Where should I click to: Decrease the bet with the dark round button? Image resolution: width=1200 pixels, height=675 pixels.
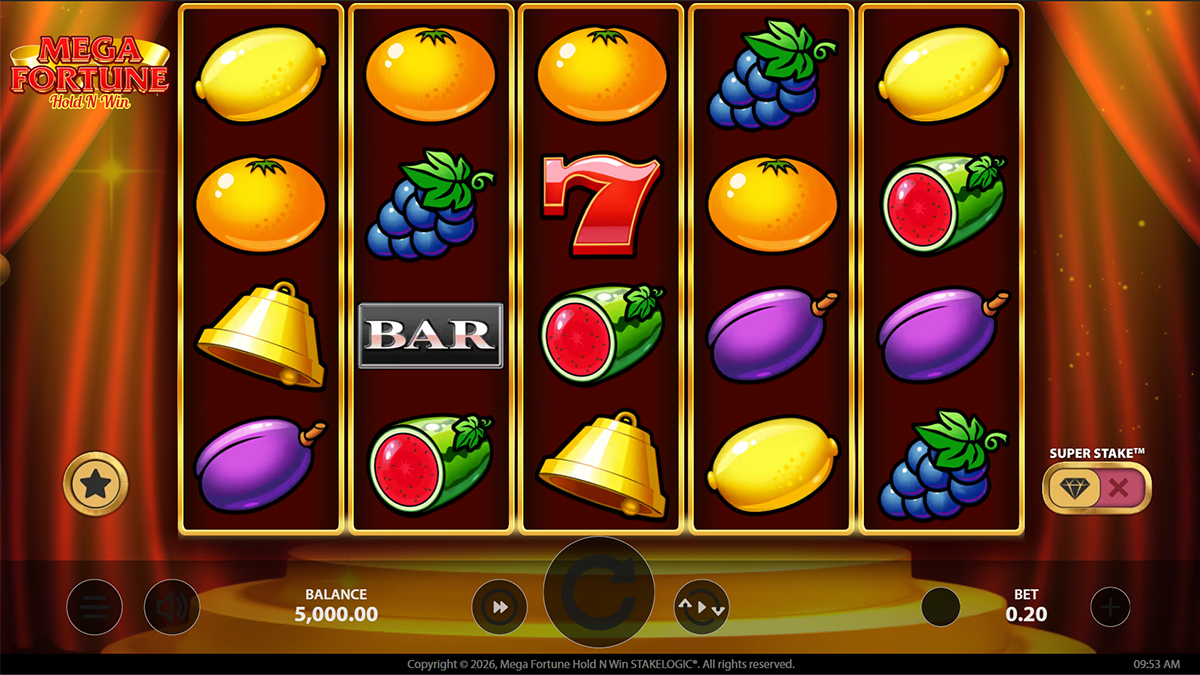[940, 606]
